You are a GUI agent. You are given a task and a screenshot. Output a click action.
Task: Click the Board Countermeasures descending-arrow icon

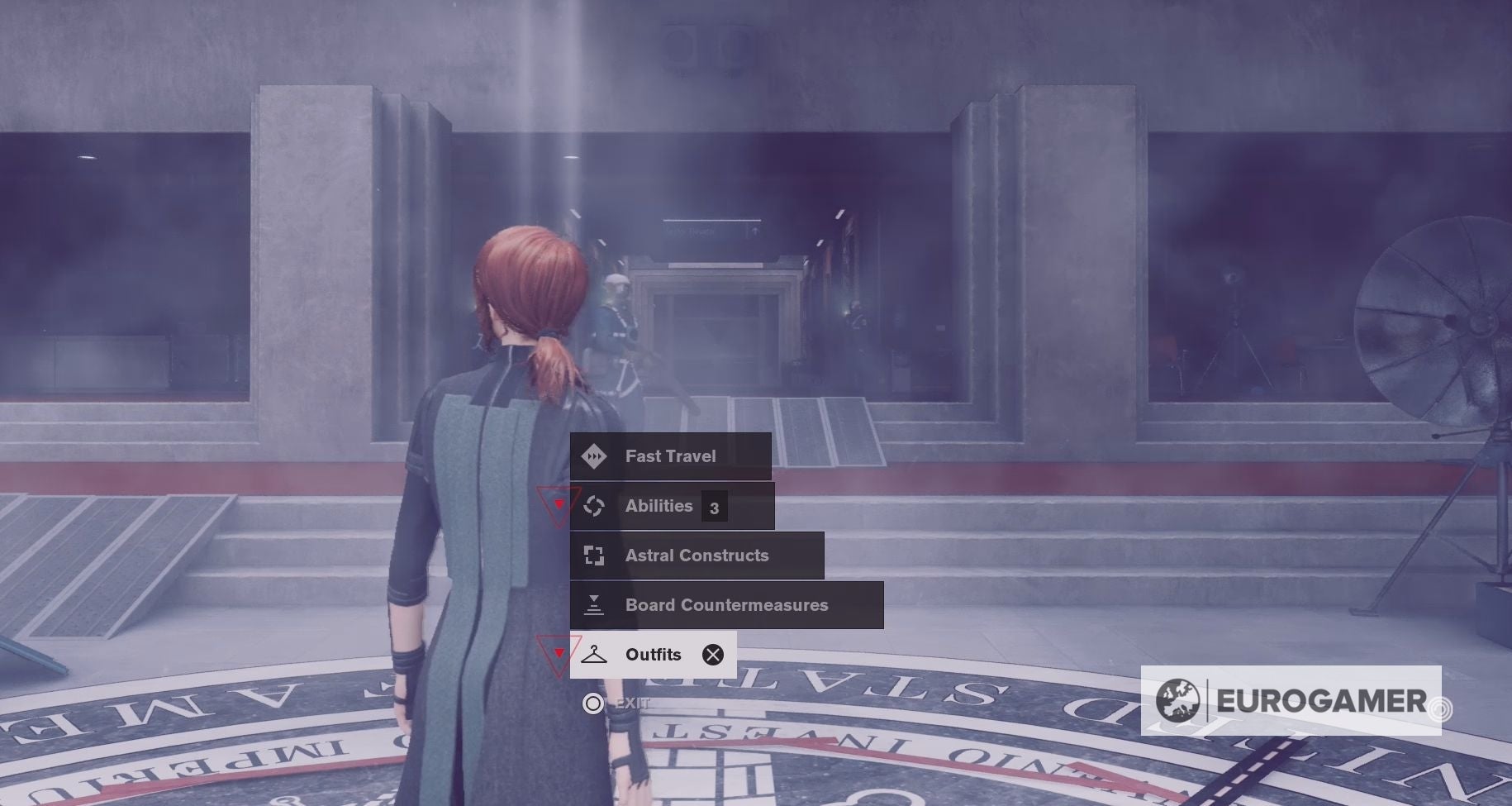coord(594,604)
